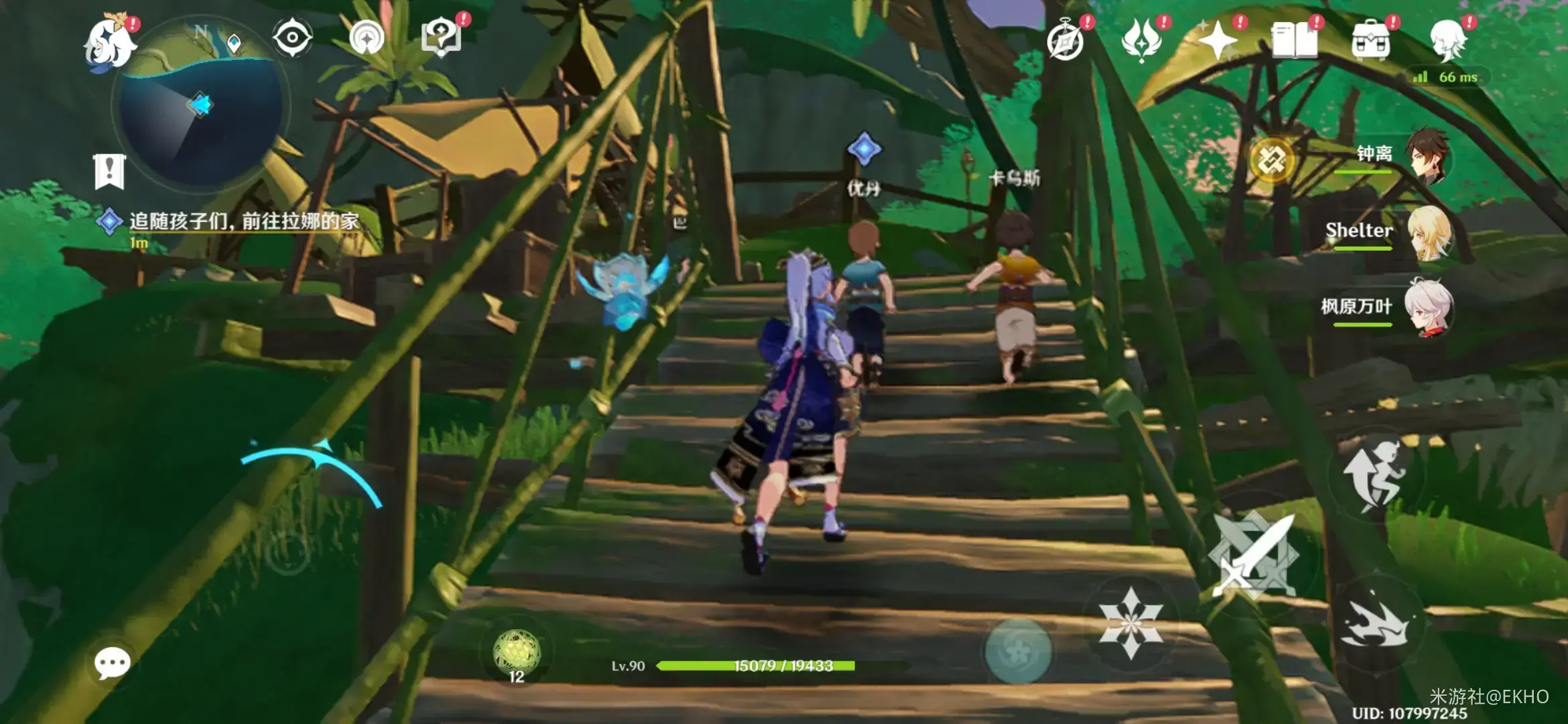This screenshot has height=724, width=1568.
Task: Open the adventurer handbook compass icon
Action: click(1065, 42)
